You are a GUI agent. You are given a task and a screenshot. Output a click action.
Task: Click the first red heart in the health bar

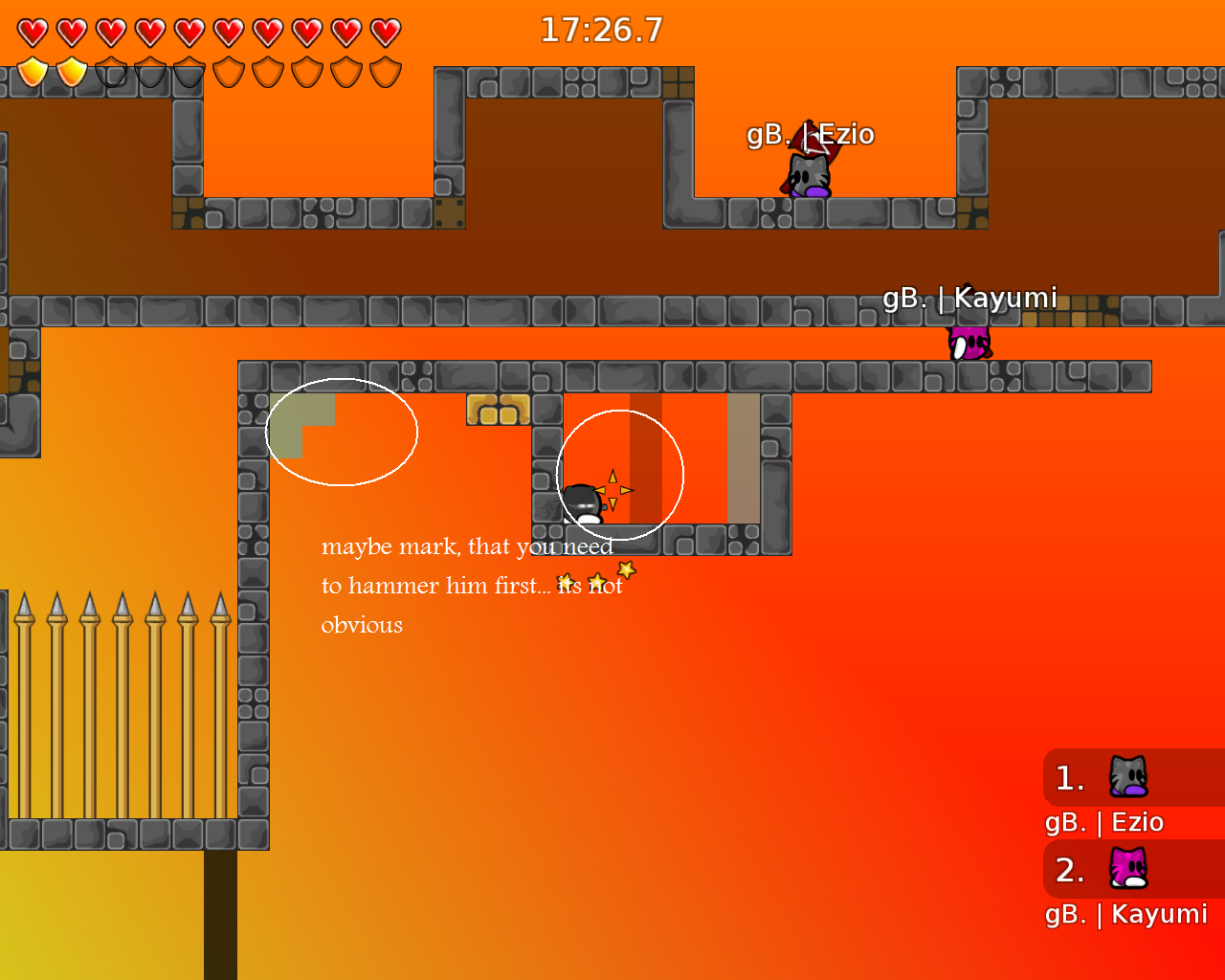pos(32,30)
